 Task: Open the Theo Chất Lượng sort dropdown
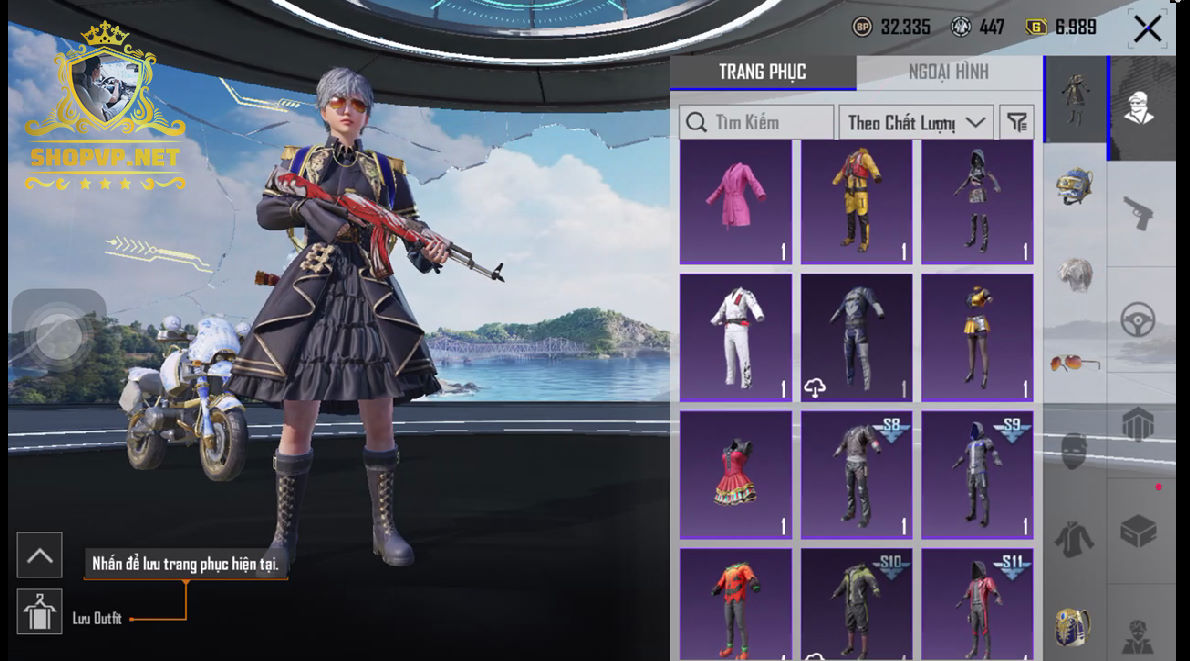(x=915, y=123)
